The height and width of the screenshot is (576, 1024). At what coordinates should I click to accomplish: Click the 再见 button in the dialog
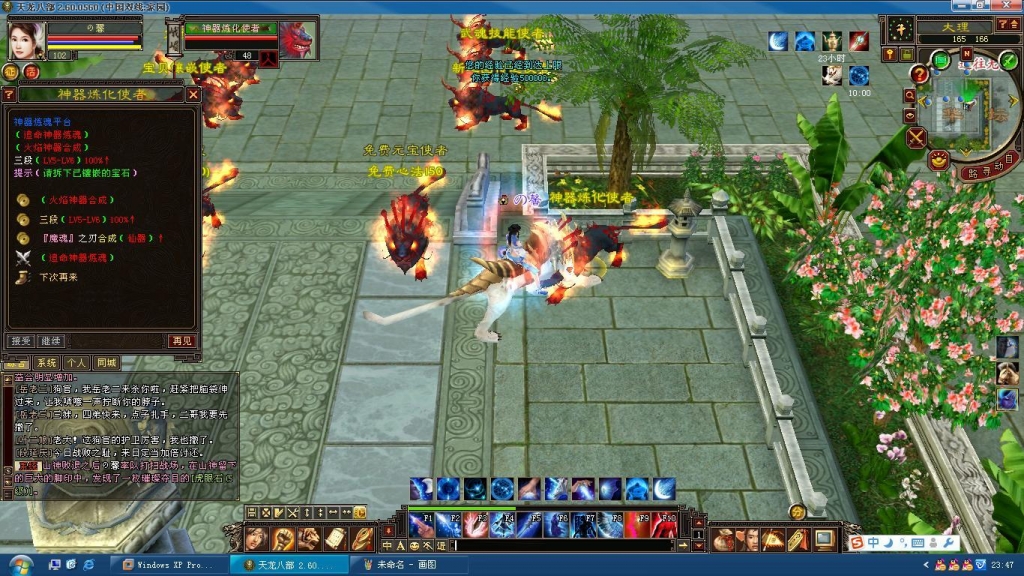181,341
